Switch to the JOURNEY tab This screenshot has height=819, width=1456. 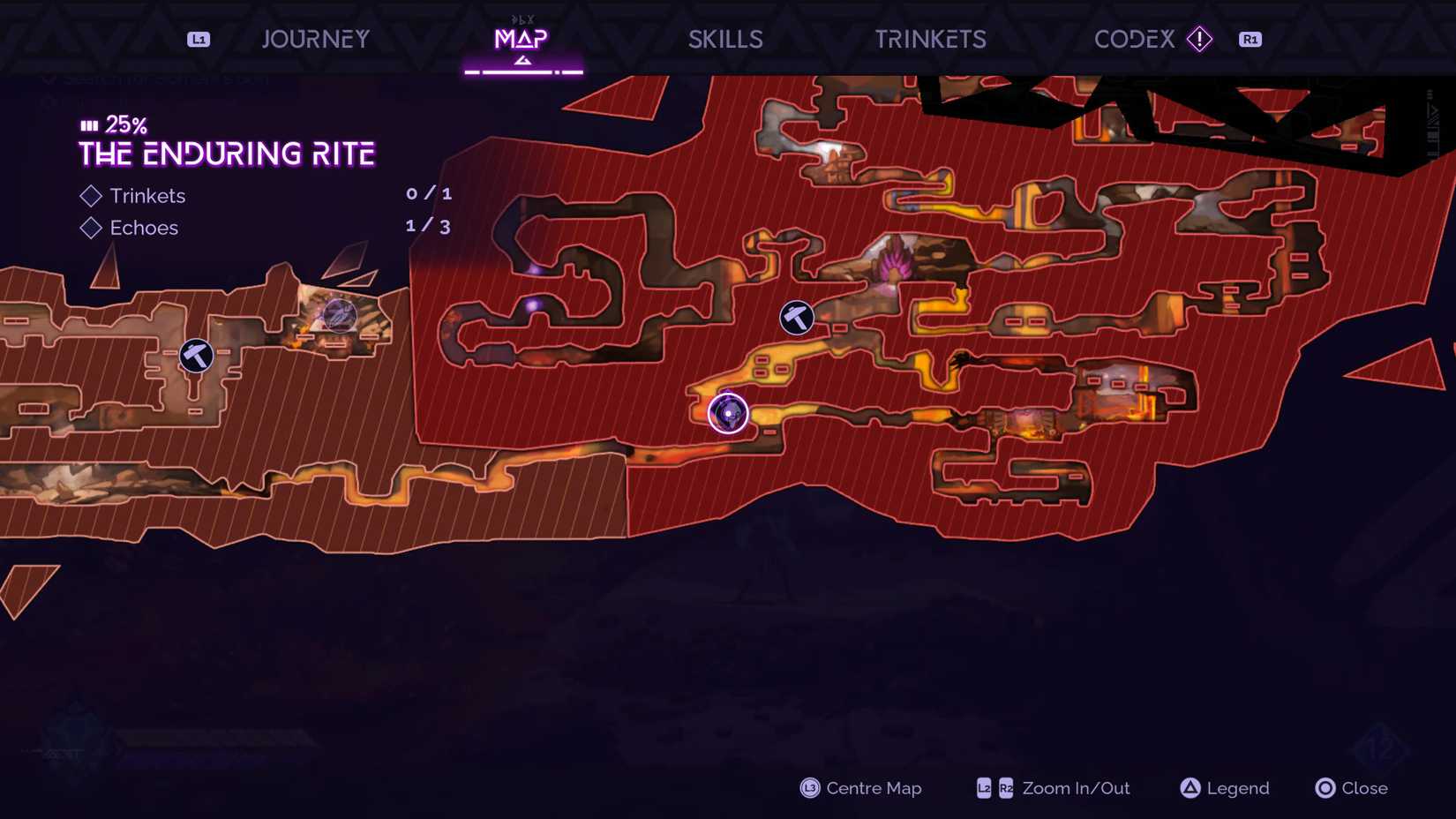(315, 39)
